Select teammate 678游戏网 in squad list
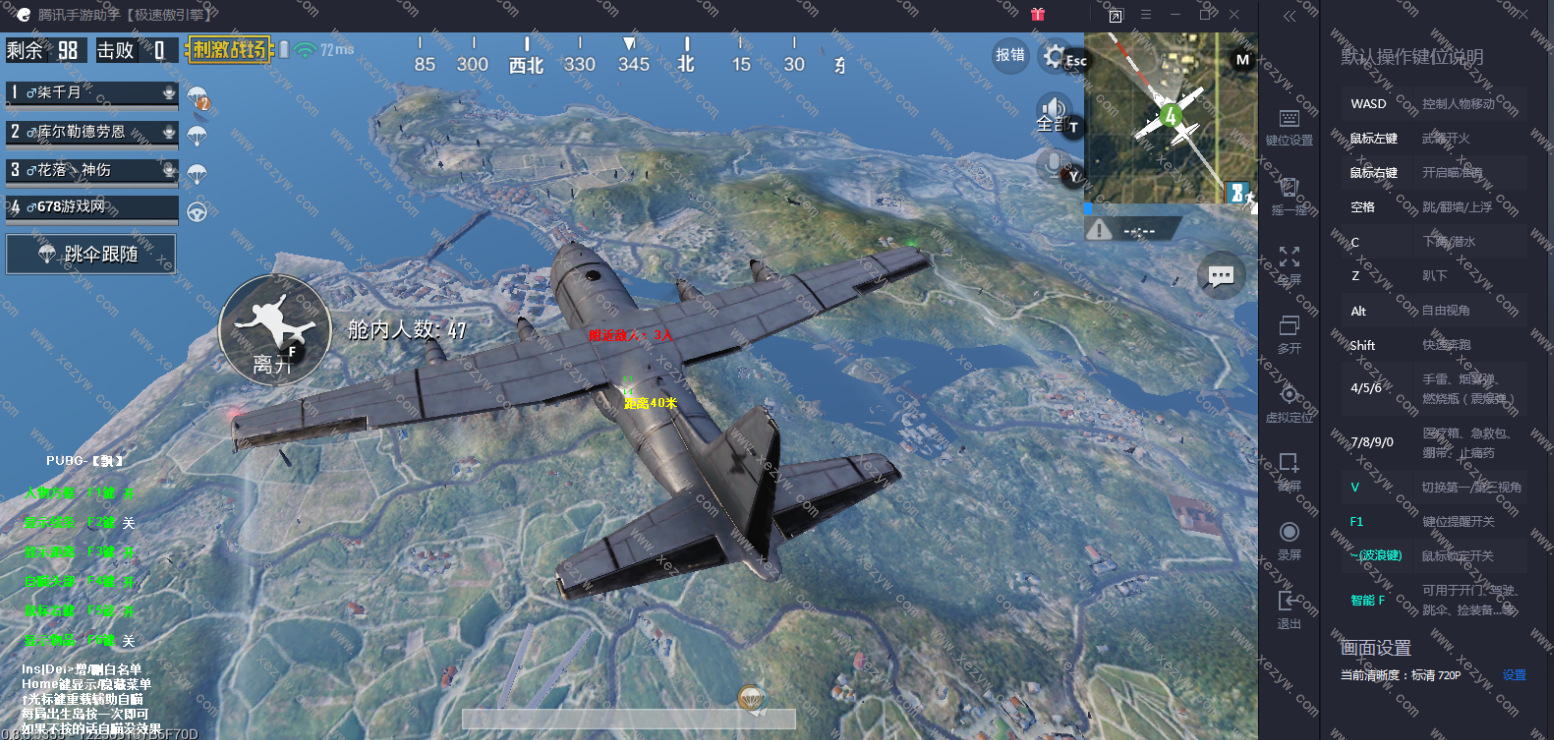This screenshot has width=1554, height=740. tap(92, 208)
